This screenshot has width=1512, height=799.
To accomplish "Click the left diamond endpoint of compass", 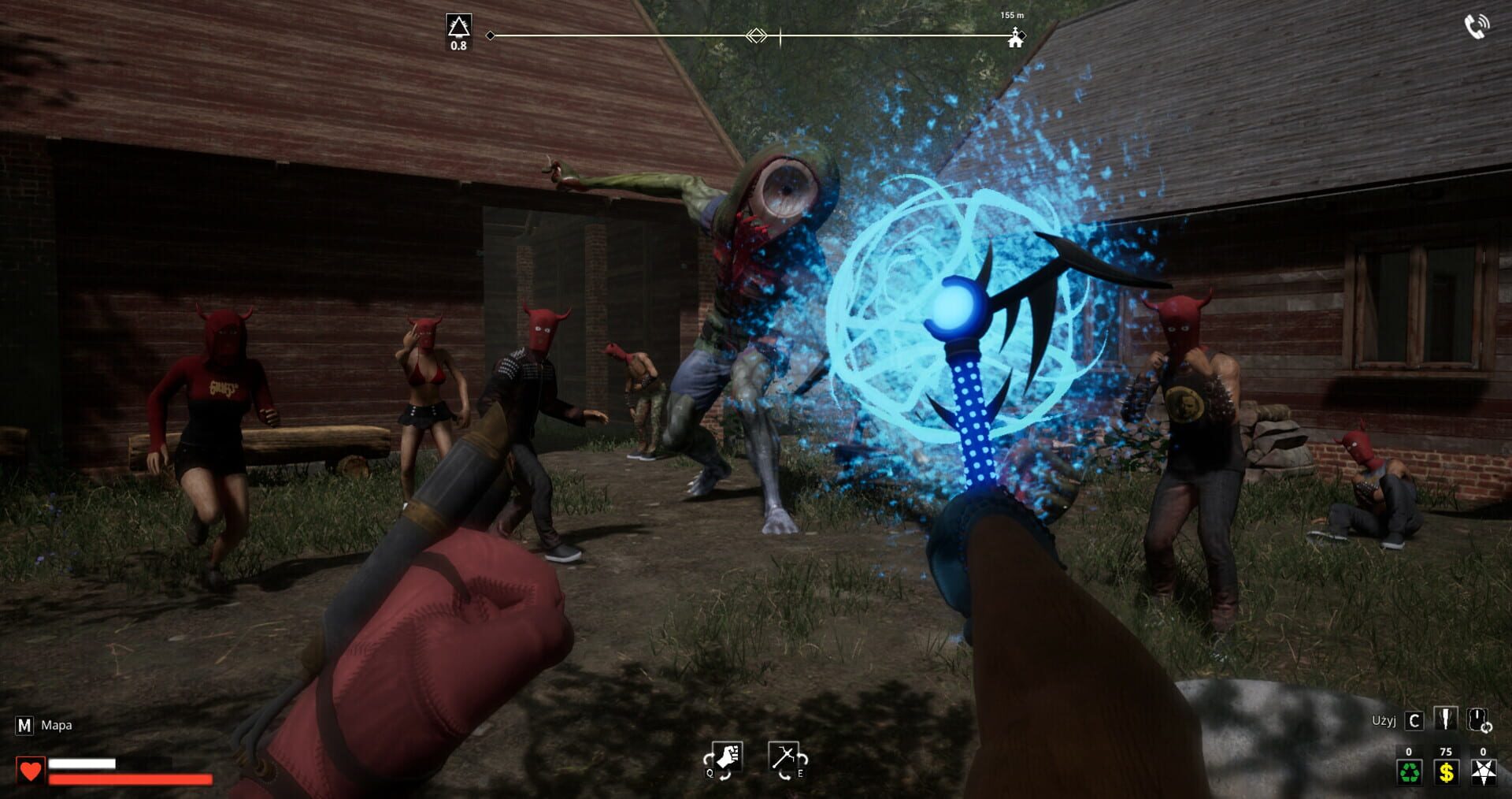I will click(491, 35).
